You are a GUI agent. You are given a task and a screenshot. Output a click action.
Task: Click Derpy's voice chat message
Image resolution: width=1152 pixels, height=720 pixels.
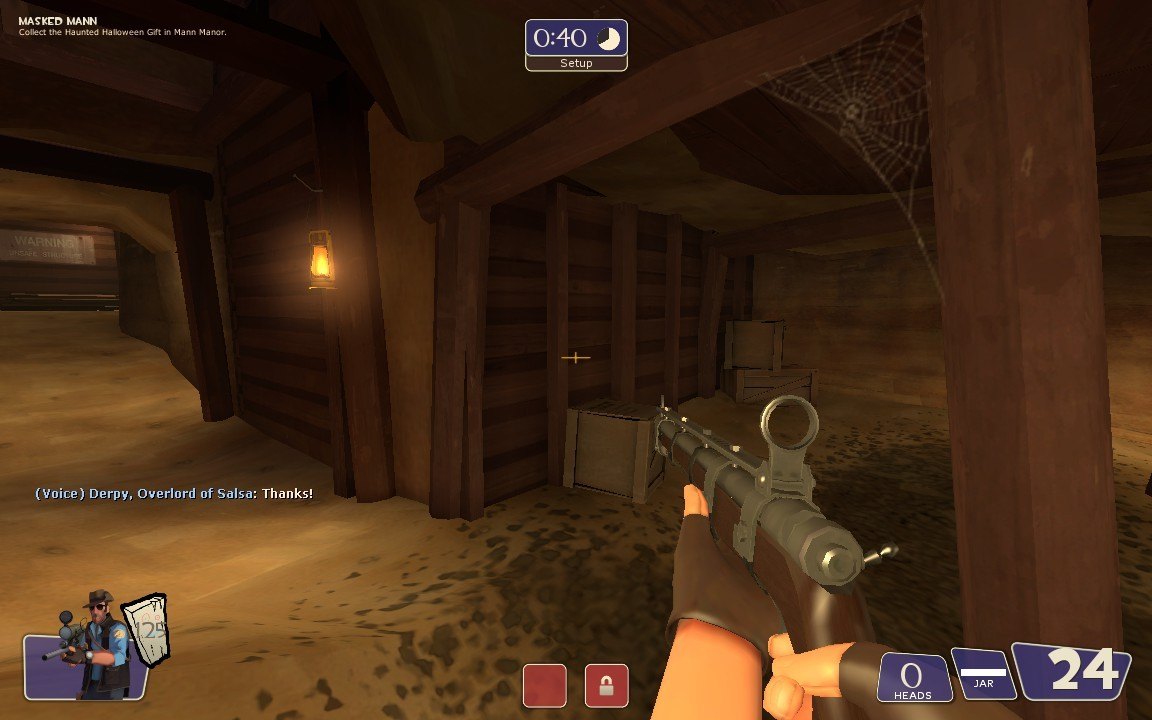pos(174,494)
